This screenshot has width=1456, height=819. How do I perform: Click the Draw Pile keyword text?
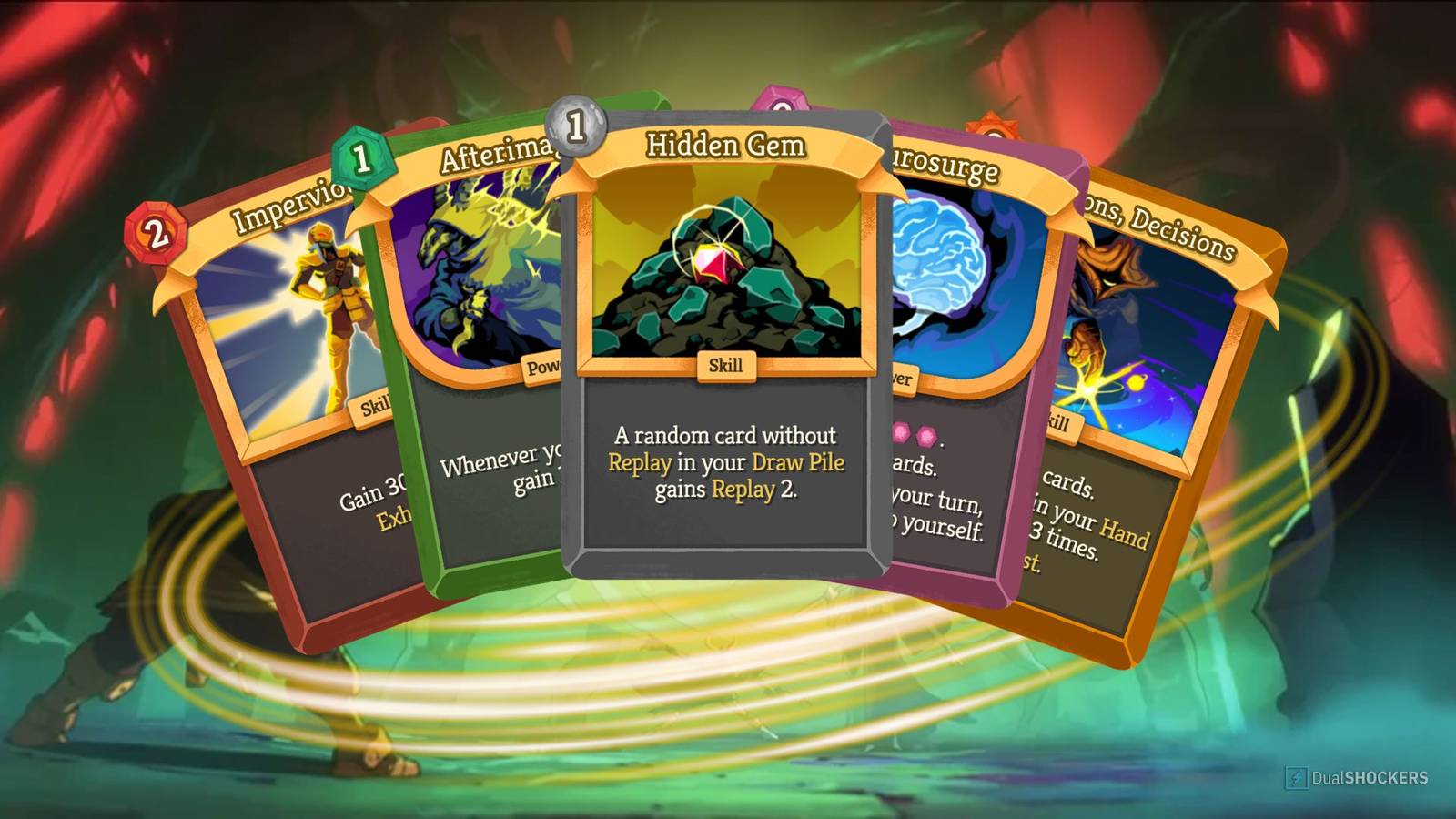[x=796, y=462]
